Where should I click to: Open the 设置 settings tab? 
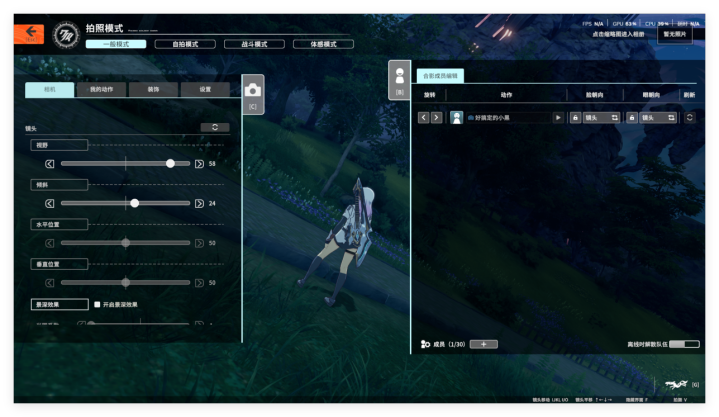(x=205, y=89)
